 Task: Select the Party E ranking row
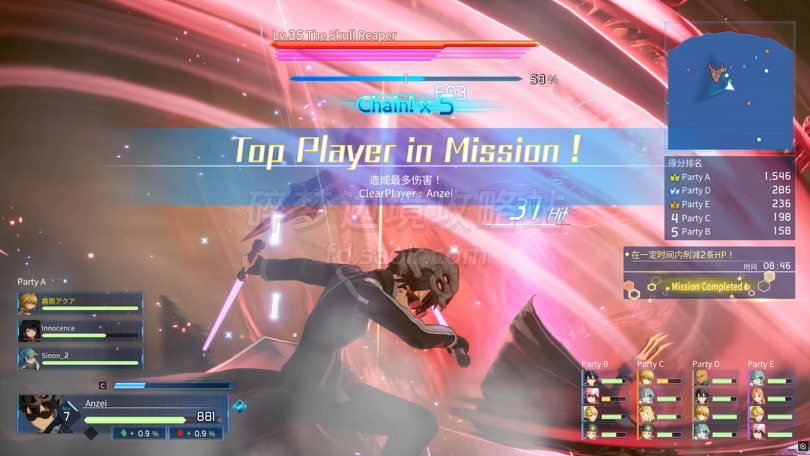tap(730, 204)
